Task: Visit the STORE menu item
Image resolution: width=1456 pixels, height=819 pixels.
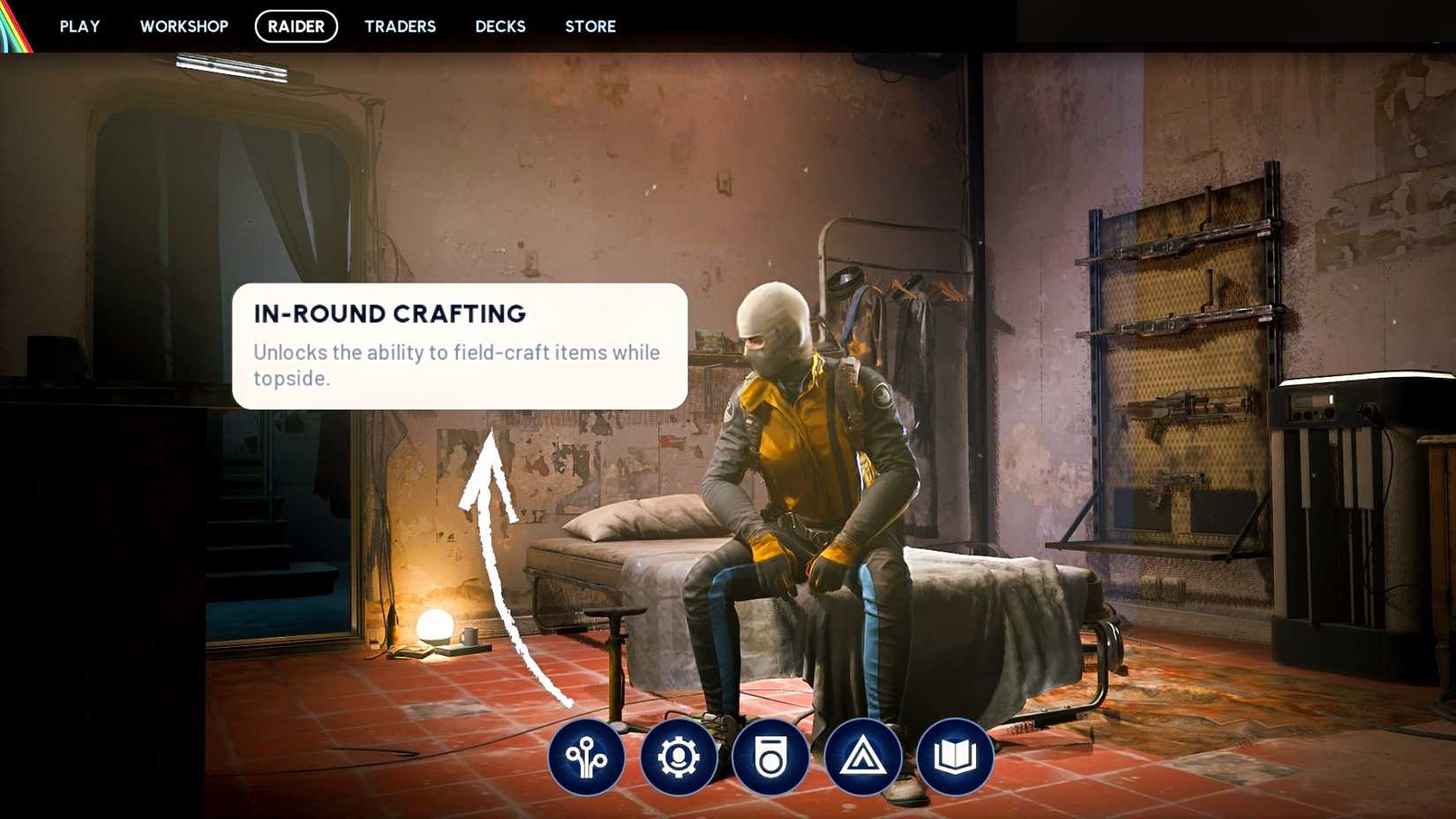Action: 589,26
